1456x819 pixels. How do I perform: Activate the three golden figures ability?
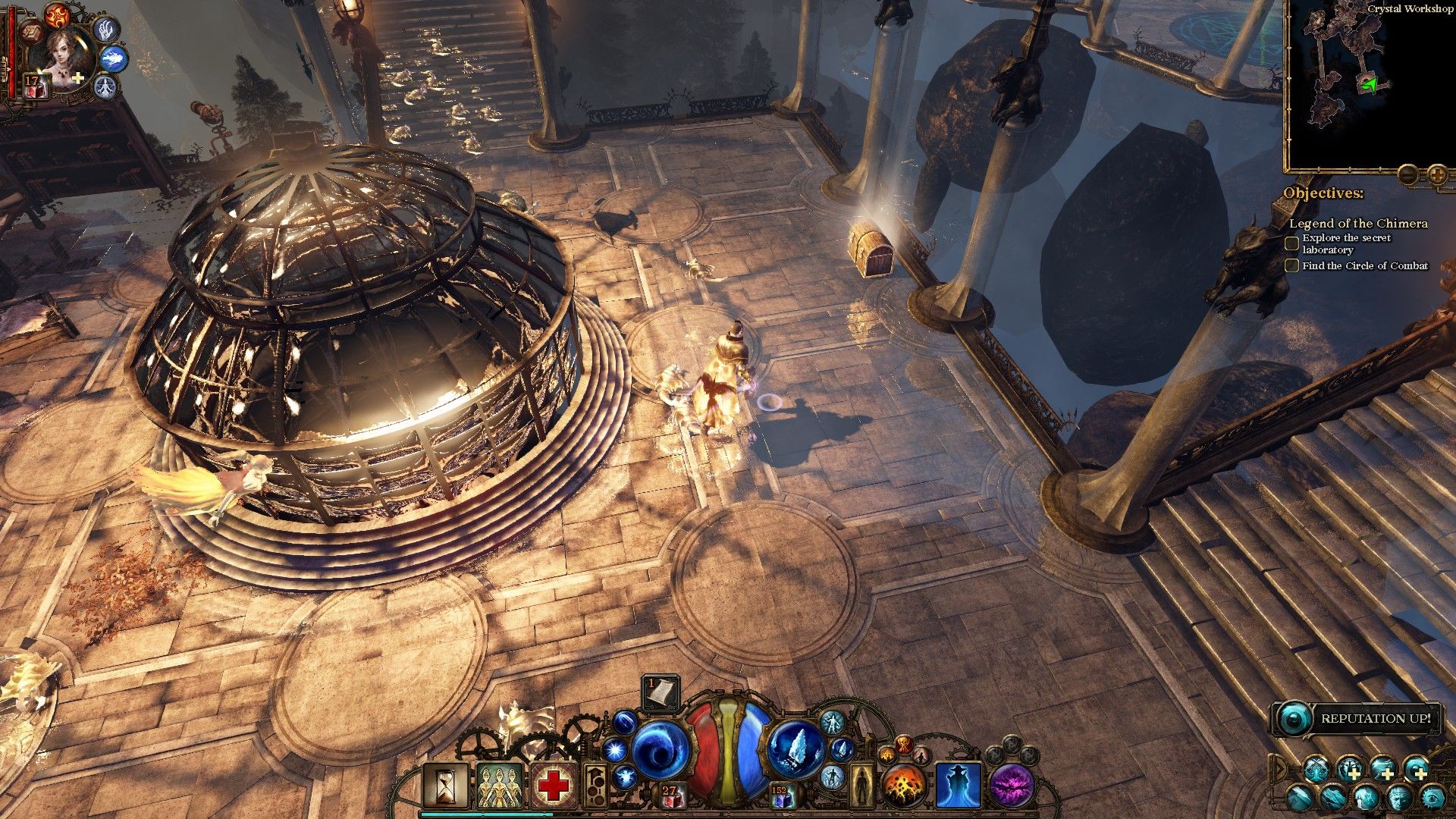point(500,785)
